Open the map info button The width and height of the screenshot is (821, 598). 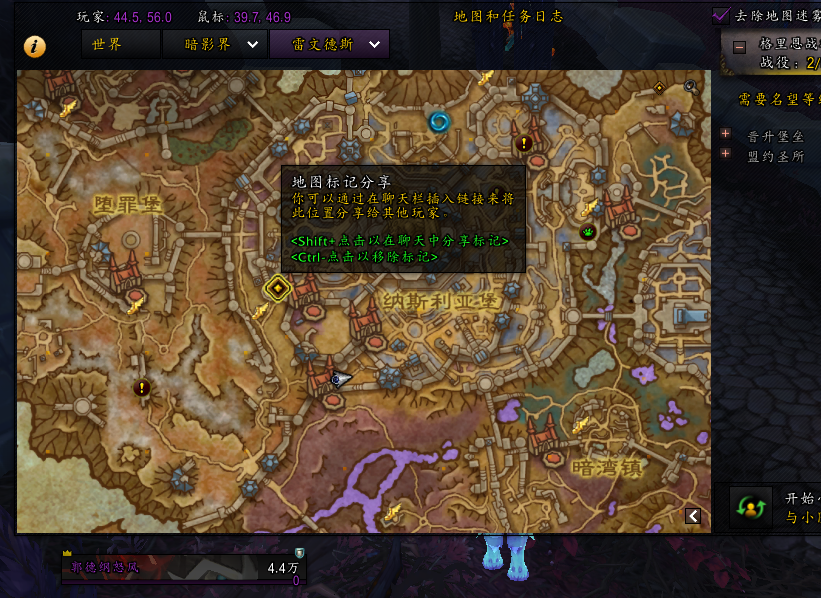click(x=35, y=46)
